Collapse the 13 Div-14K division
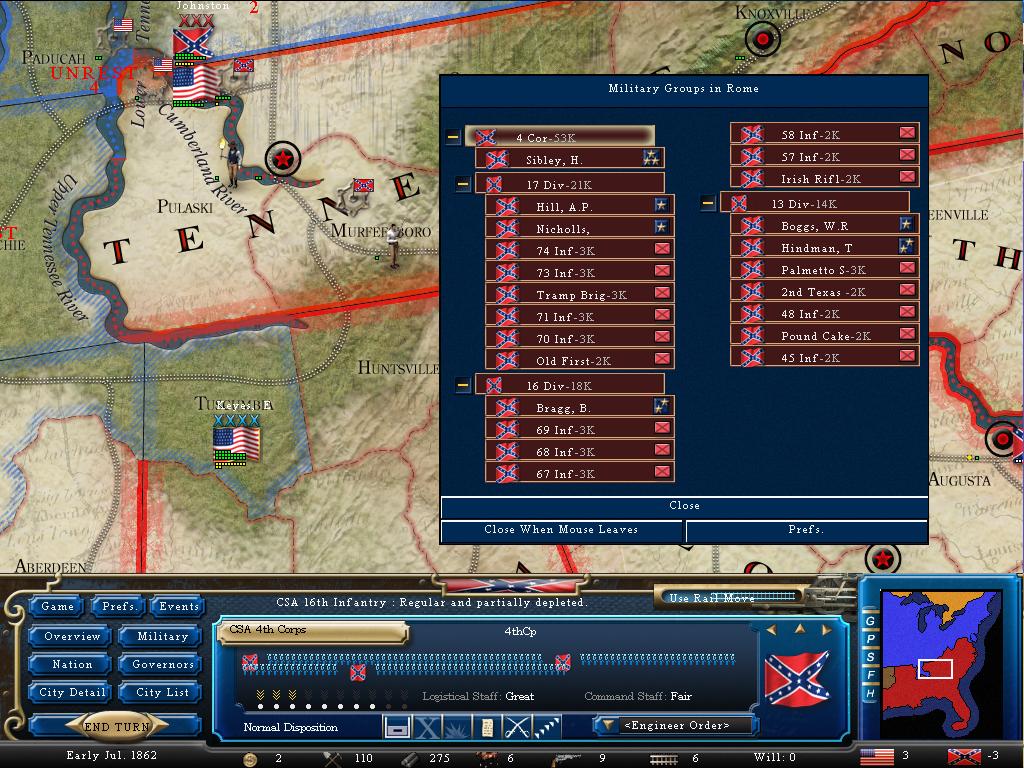The height and width of the screenshot is (770, 1024). (708, 204)
